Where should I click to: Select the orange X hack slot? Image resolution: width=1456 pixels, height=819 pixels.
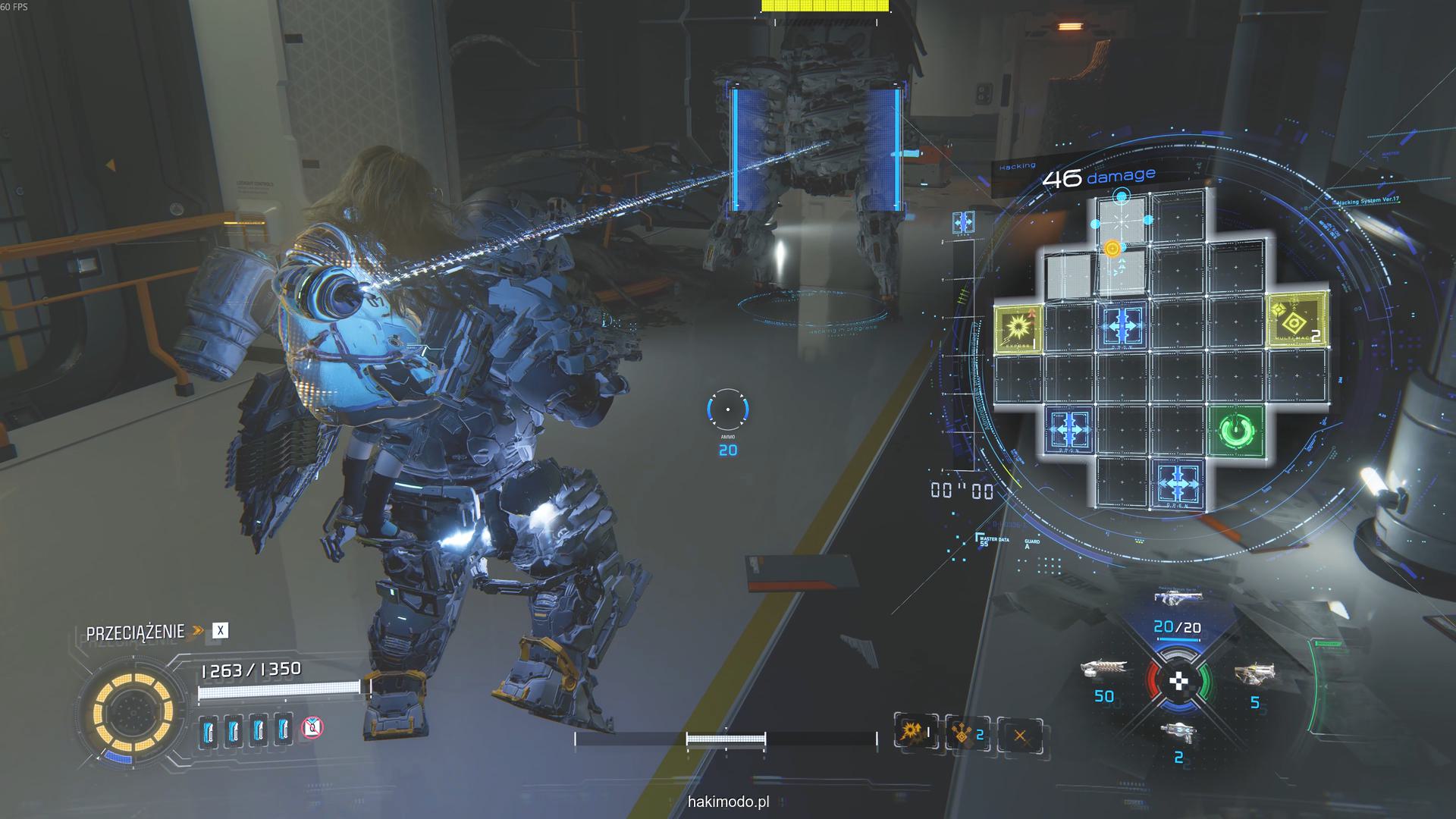[x=1019, y=736]
